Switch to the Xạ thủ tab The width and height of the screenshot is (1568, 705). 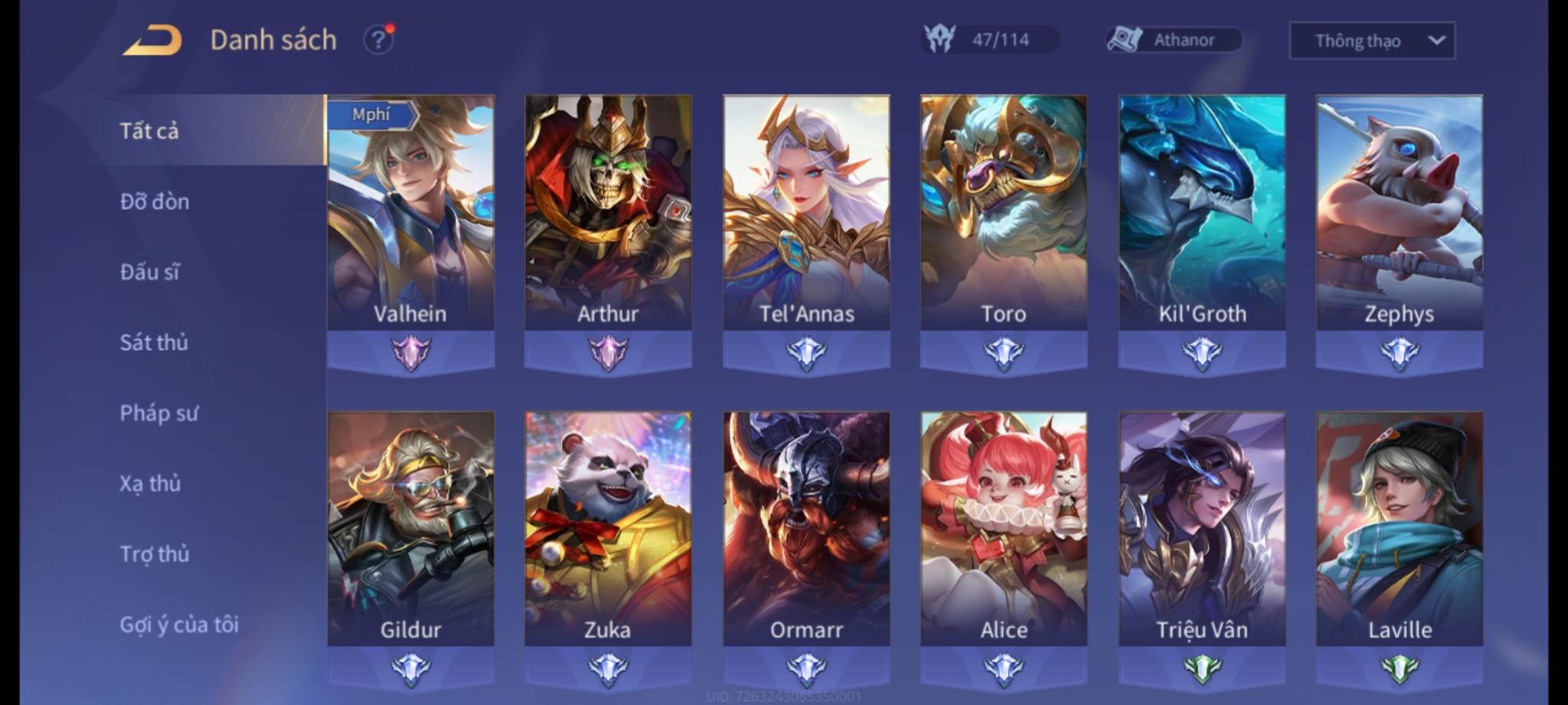click(150, 484)
